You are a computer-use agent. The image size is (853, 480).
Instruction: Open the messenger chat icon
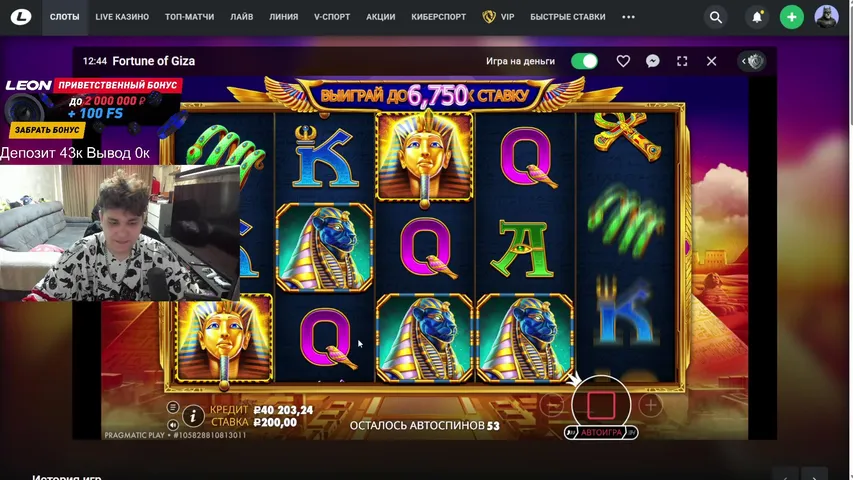point(652,61)
